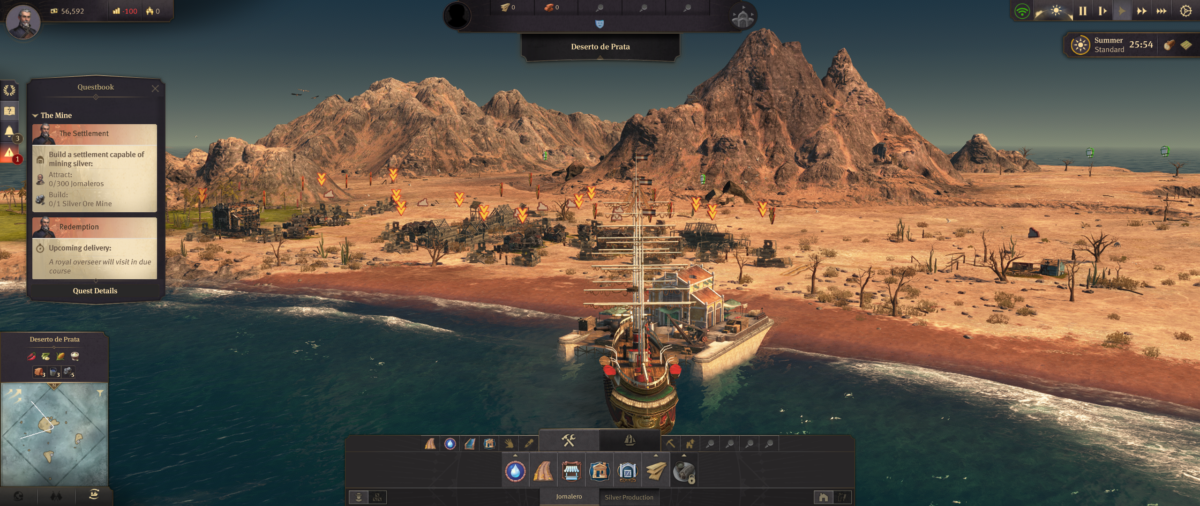Select The Settlement quest entry
This screenshot has height=506, width=1200.
point(96,133)
